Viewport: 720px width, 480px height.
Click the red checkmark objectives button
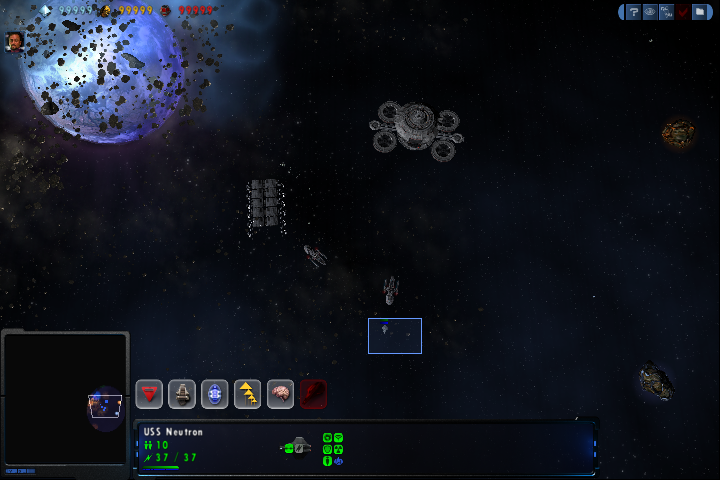[683, 12]
